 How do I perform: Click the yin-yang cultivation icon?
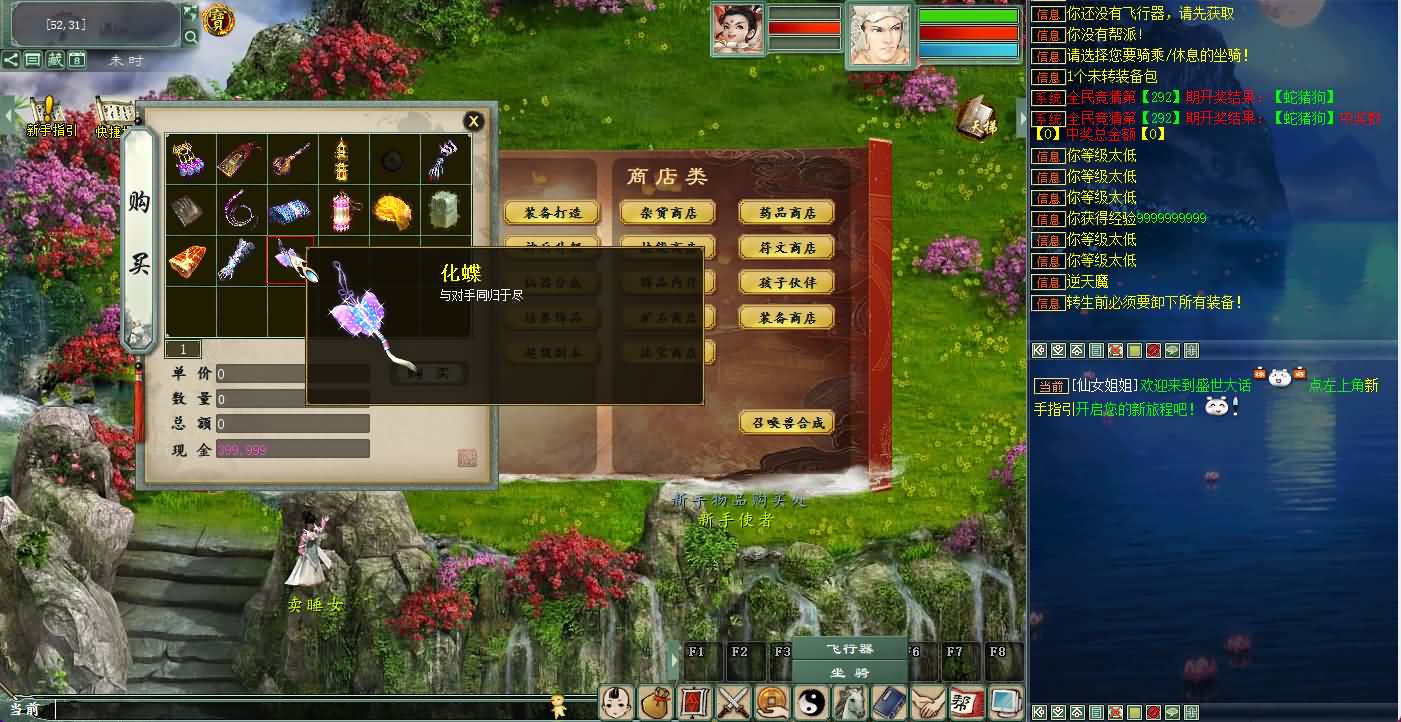[812, 703]
